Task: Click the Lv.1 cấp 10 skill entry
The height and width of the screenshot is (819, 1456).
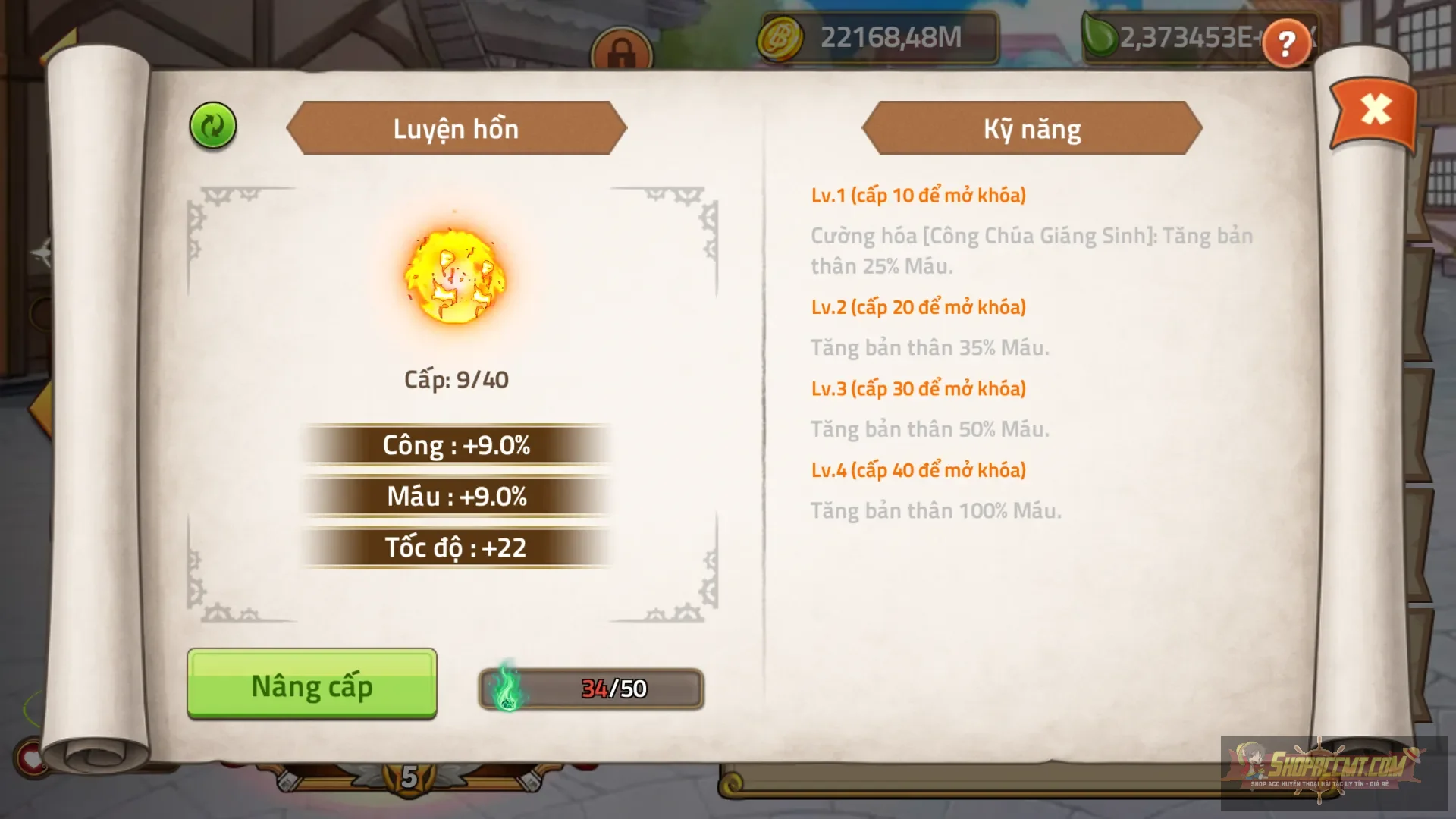Action: (x=916, y=195)
